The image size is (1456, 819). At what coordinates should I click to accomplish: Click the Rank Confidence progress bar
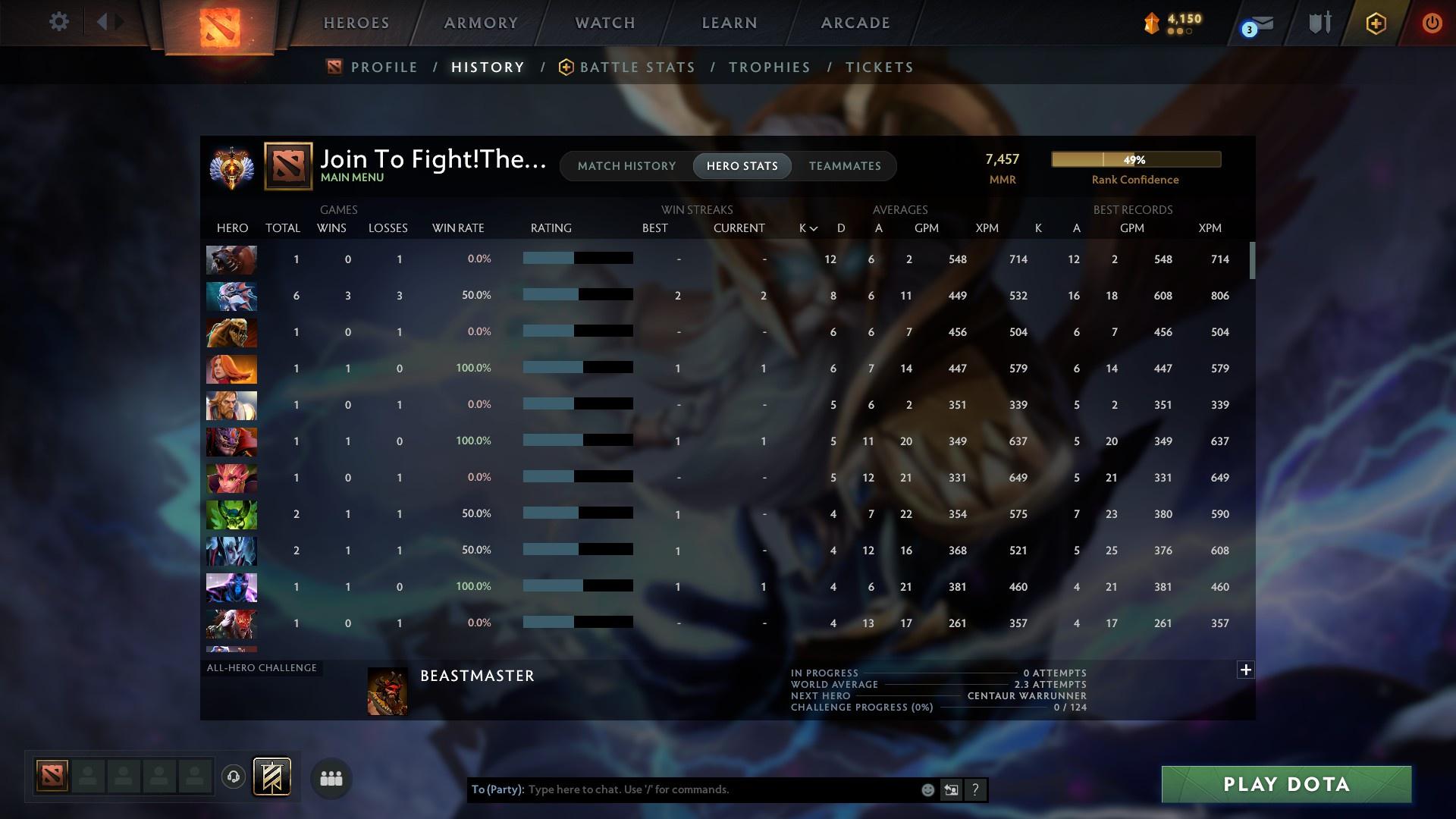pos(1135,159)
